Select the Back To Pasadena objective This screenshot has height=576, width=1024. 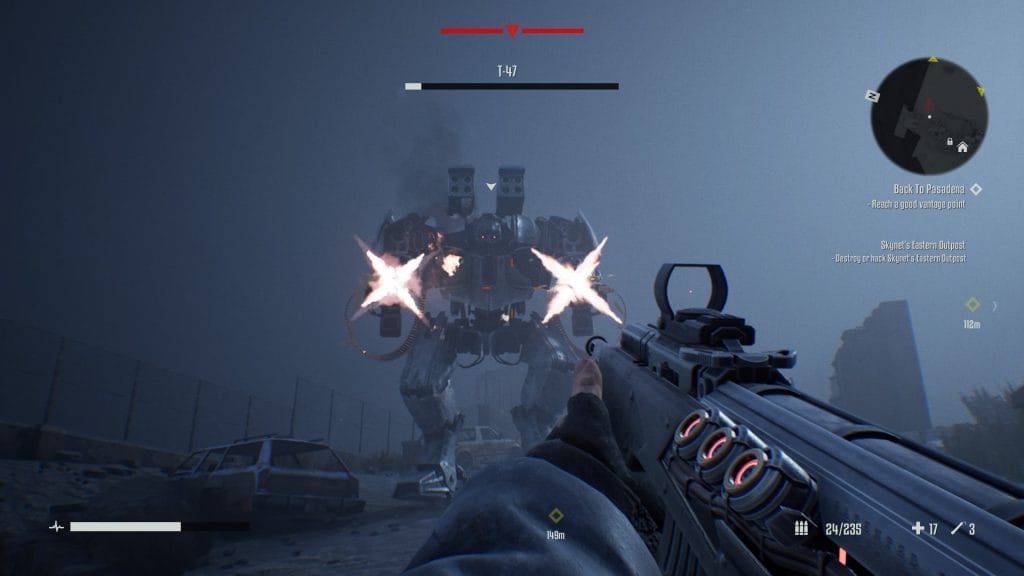[x=927, y=189]
